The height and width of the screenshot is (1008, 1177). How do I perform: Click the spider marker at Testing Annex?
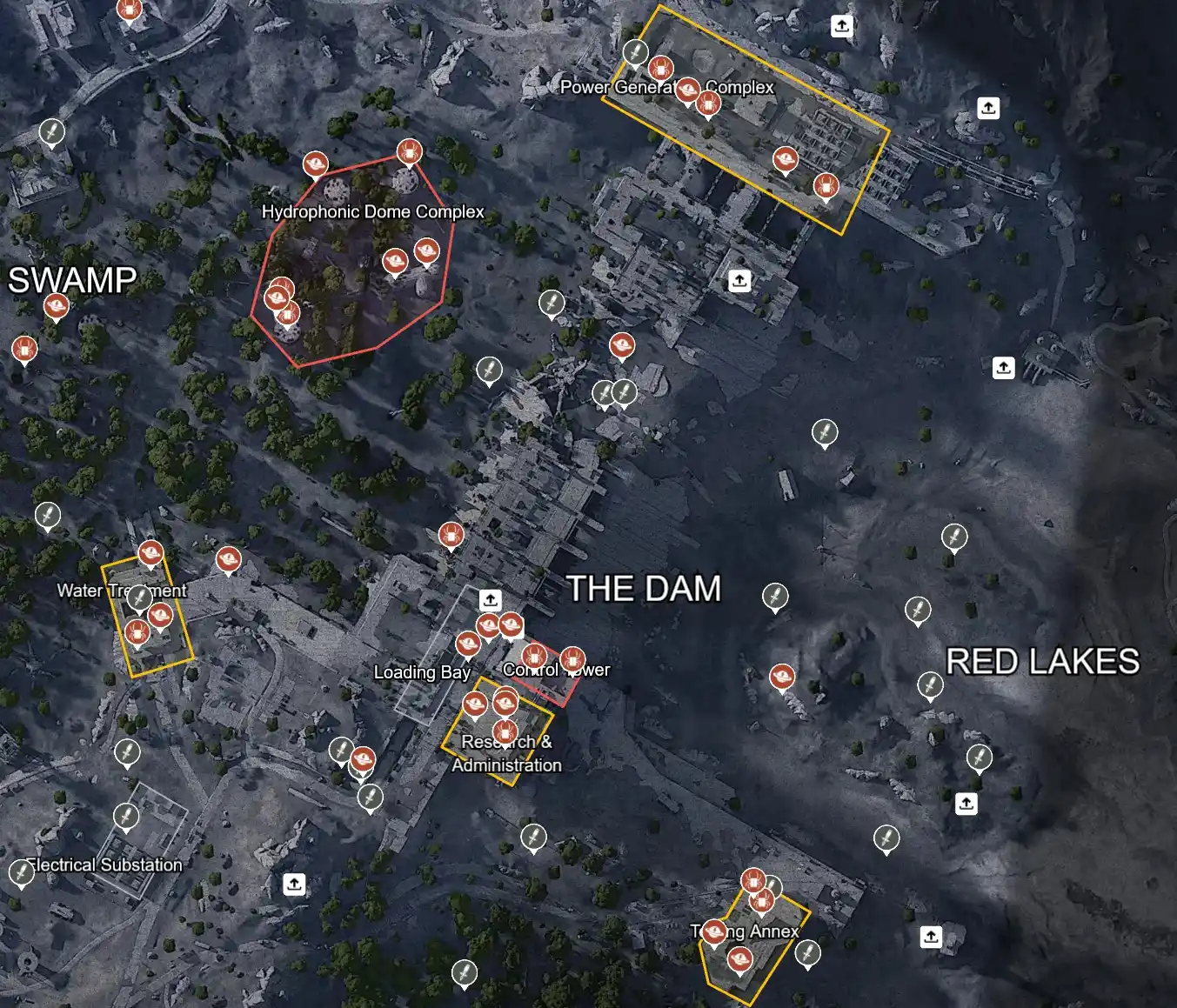pyautogui.click(x=753, y=881)
